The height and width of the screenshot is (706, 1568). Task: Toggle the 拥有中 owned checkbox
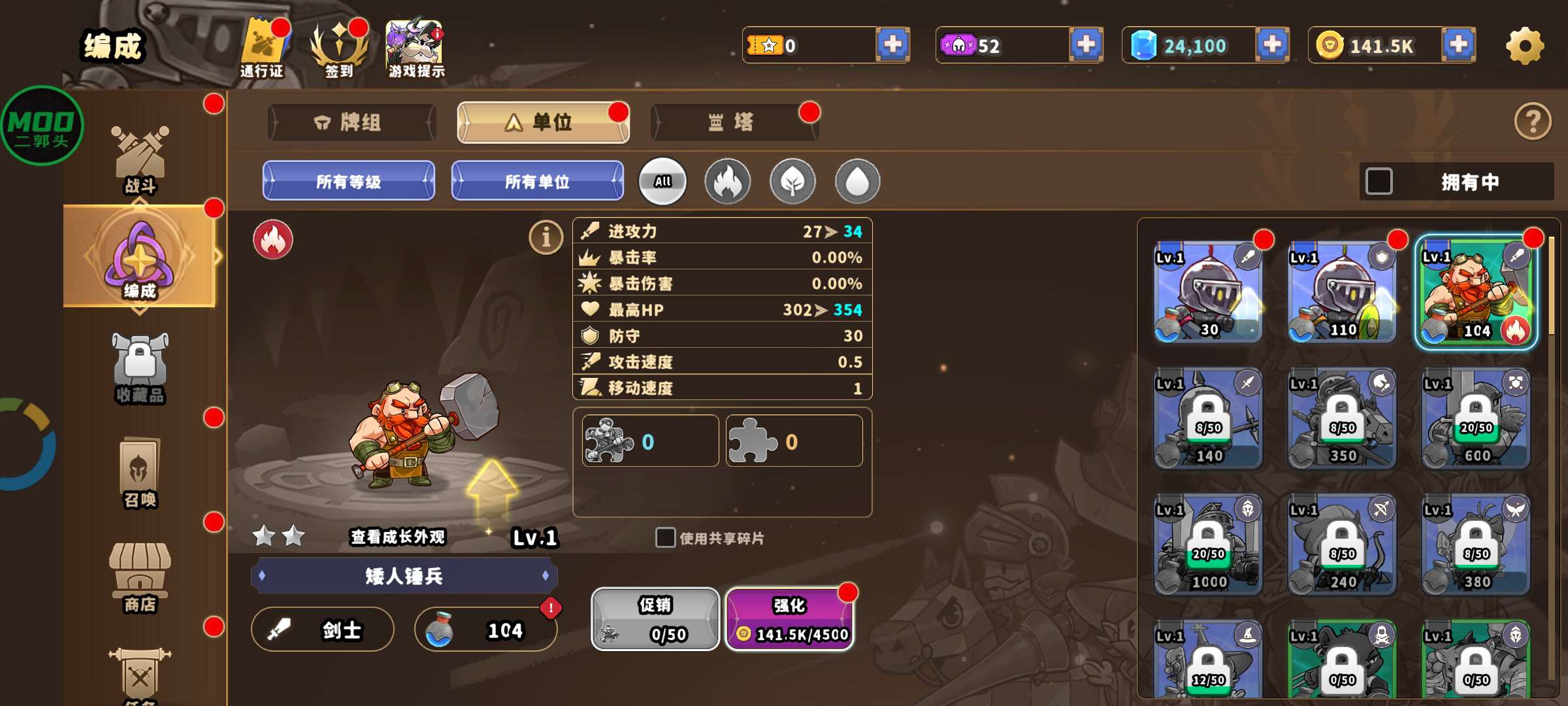pos(1379,182)
